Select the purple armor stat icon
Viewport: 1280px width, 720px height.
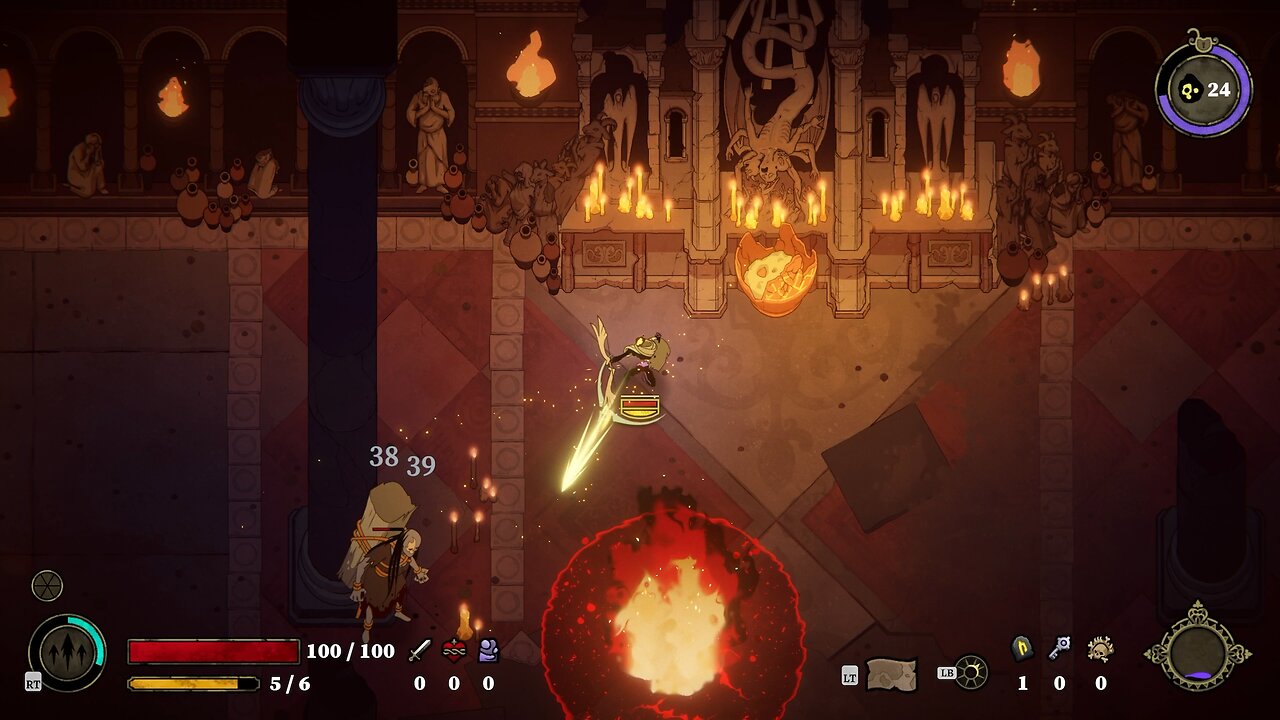coord(488,651)
